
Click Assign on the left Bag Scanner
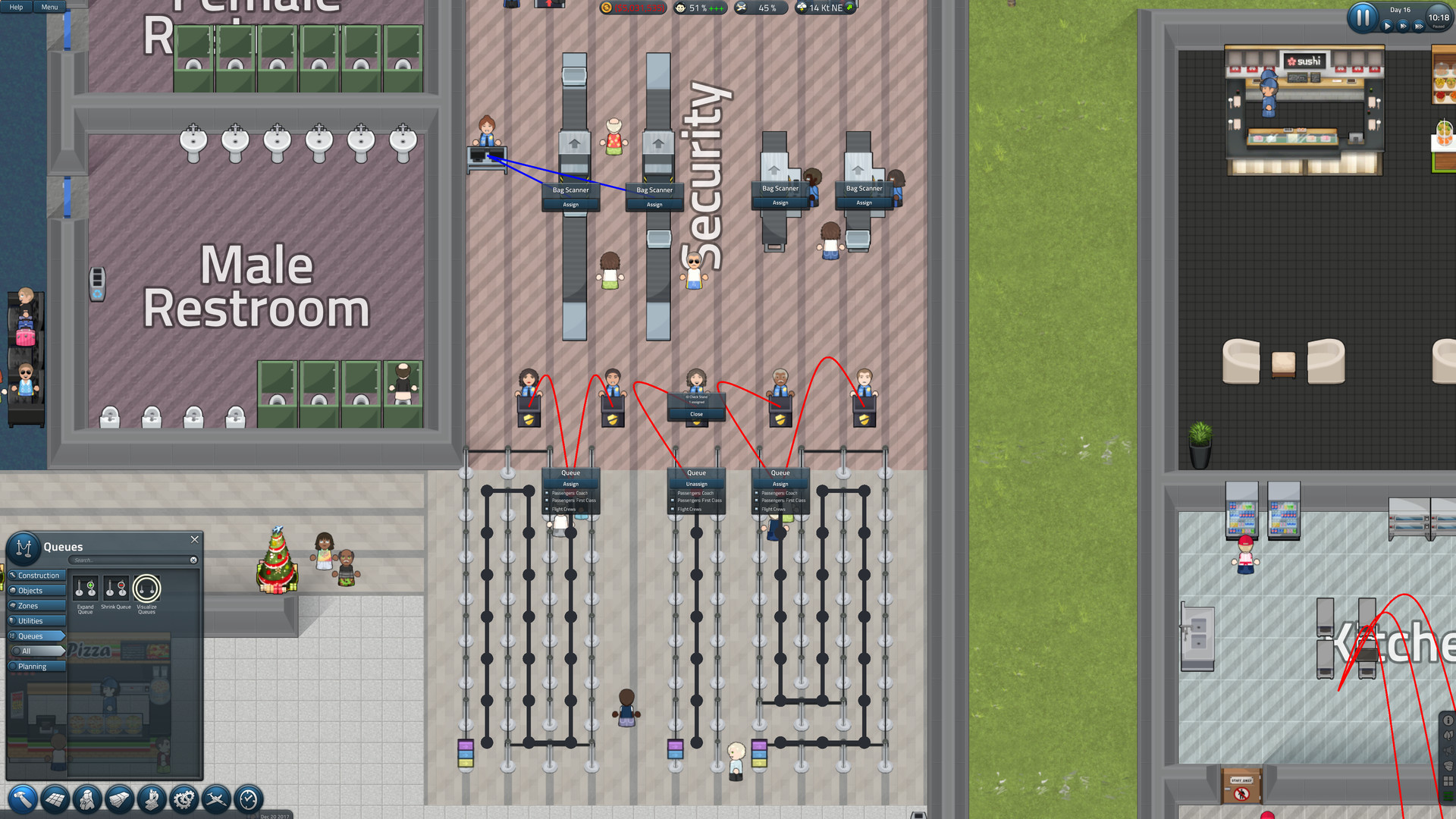point(570,205)
